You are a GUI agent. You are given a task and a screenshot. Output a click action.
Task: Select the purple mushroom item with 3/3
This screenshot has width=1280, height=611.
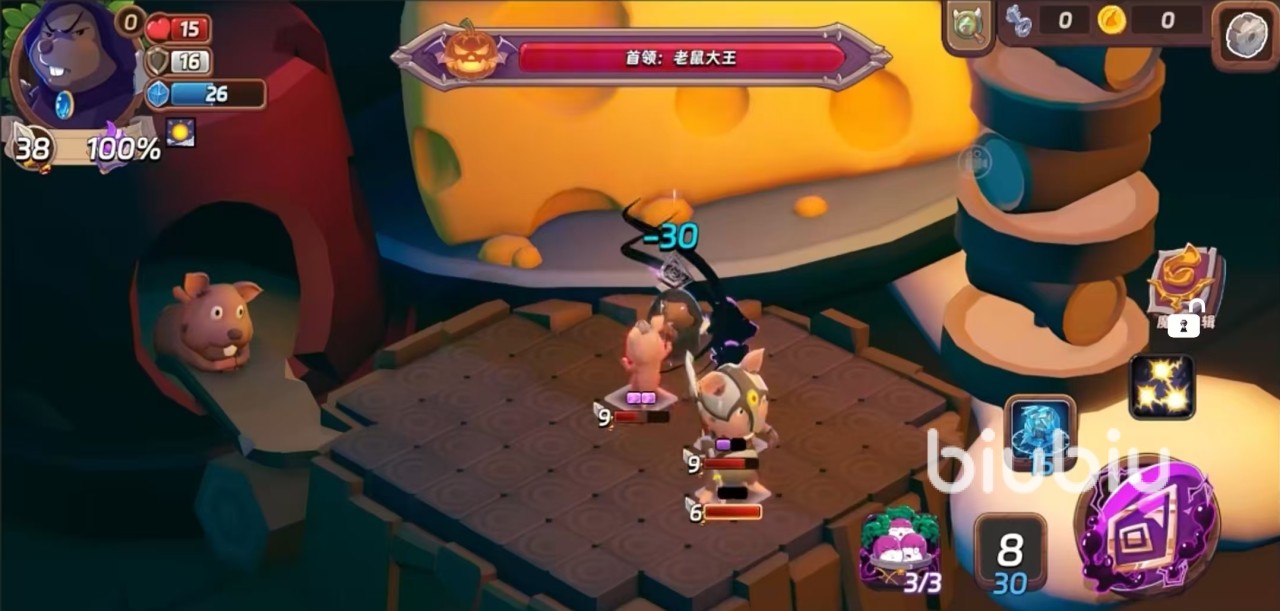click(900, 547)
